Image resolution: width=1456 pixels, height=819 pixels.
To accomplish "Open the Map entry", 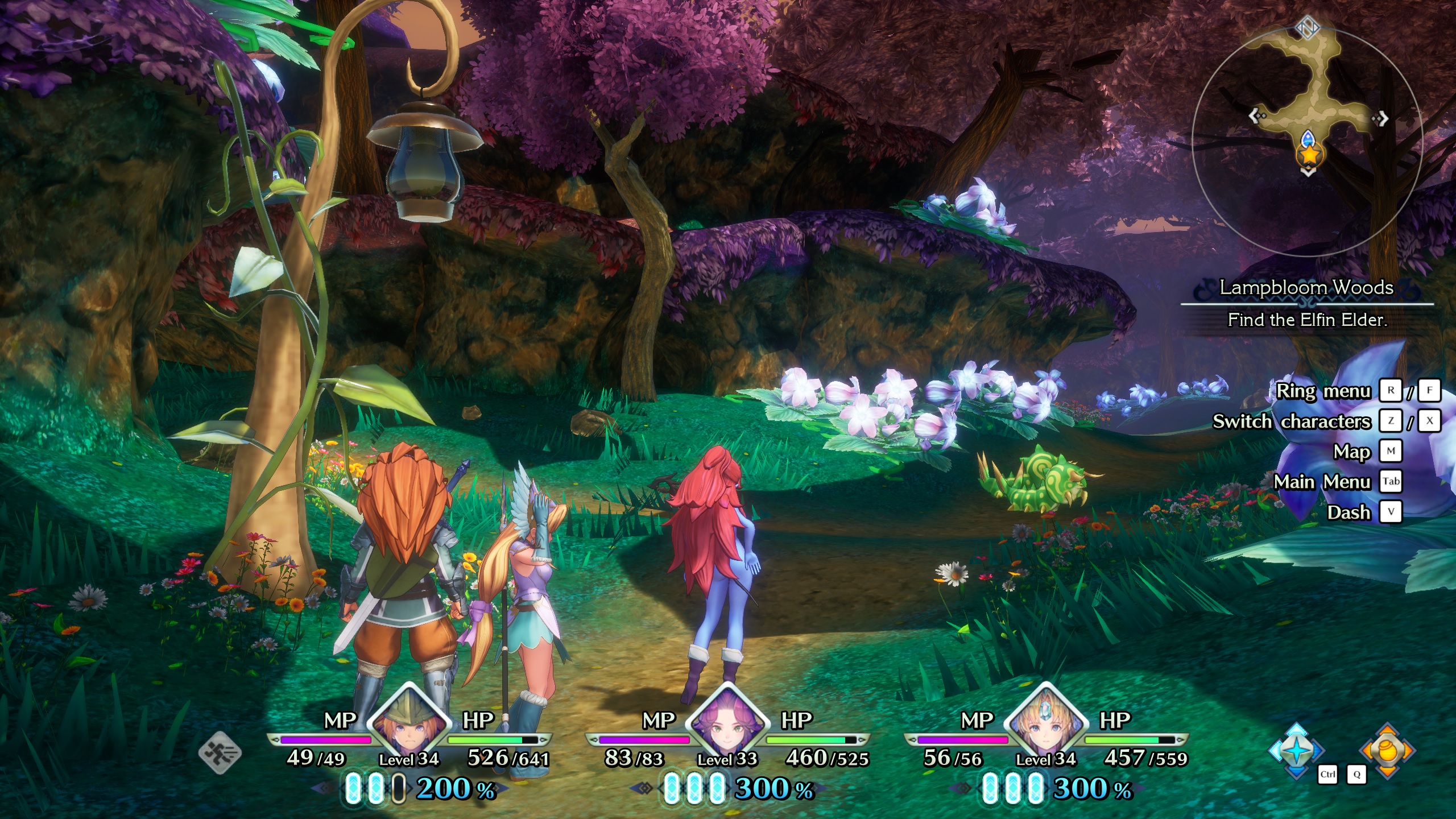I will (x=1351, y=452).
